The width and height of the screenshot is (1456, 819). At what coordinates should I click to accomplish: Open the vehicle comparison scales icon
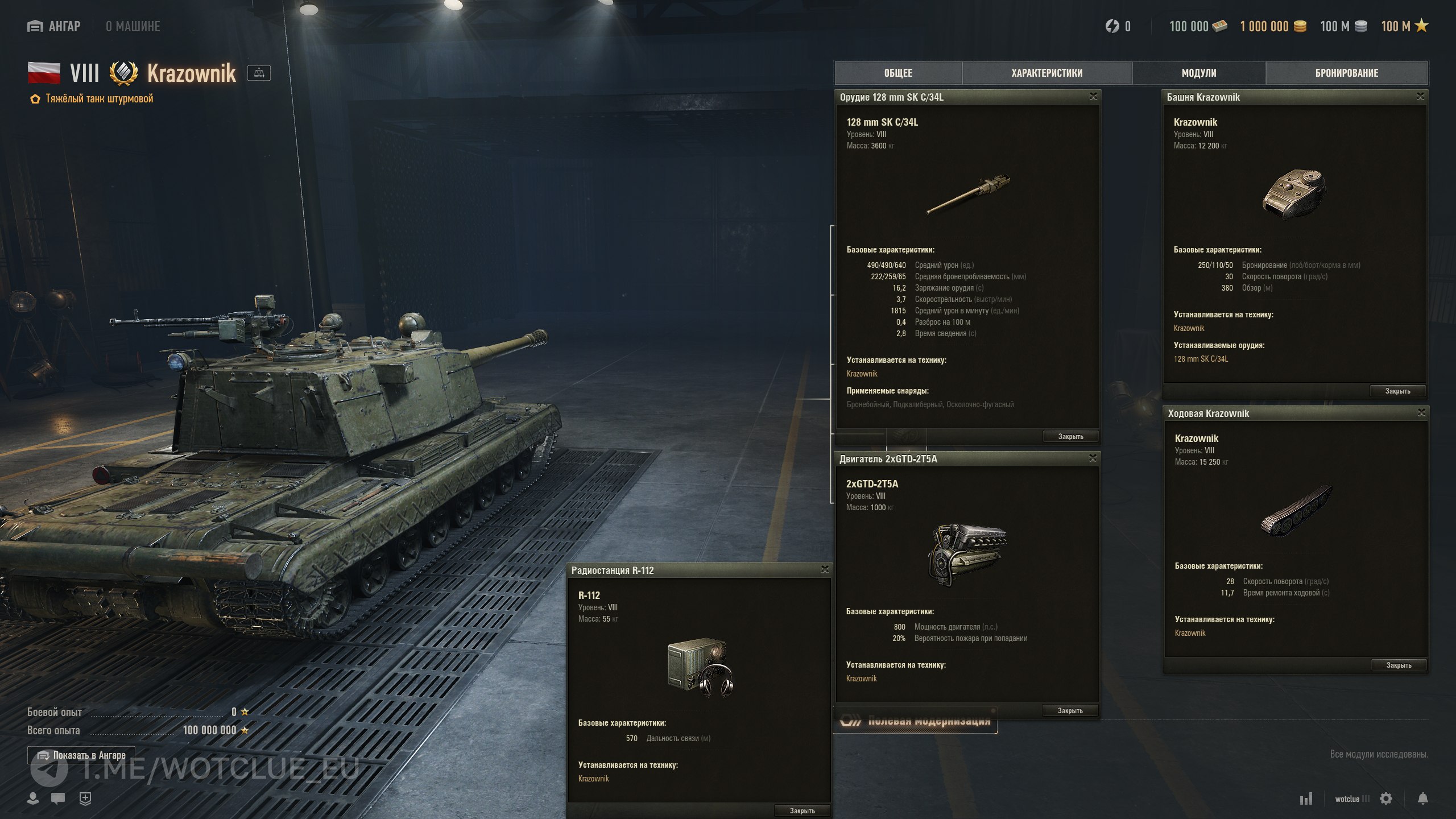pyautogui.click(x=259, y=73)
